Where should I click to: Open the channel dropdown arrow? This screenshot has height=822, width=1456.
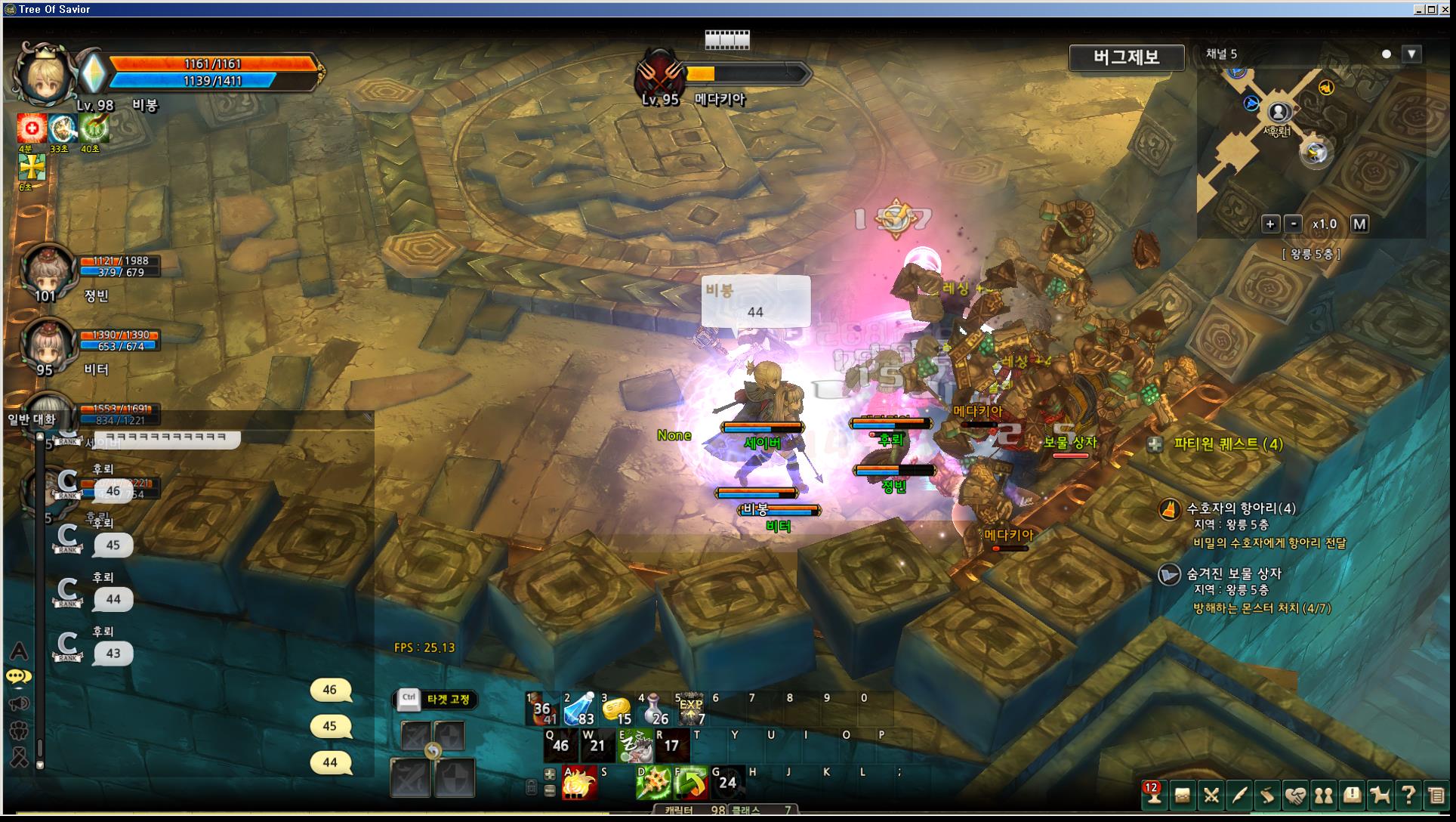[1411, 54]
